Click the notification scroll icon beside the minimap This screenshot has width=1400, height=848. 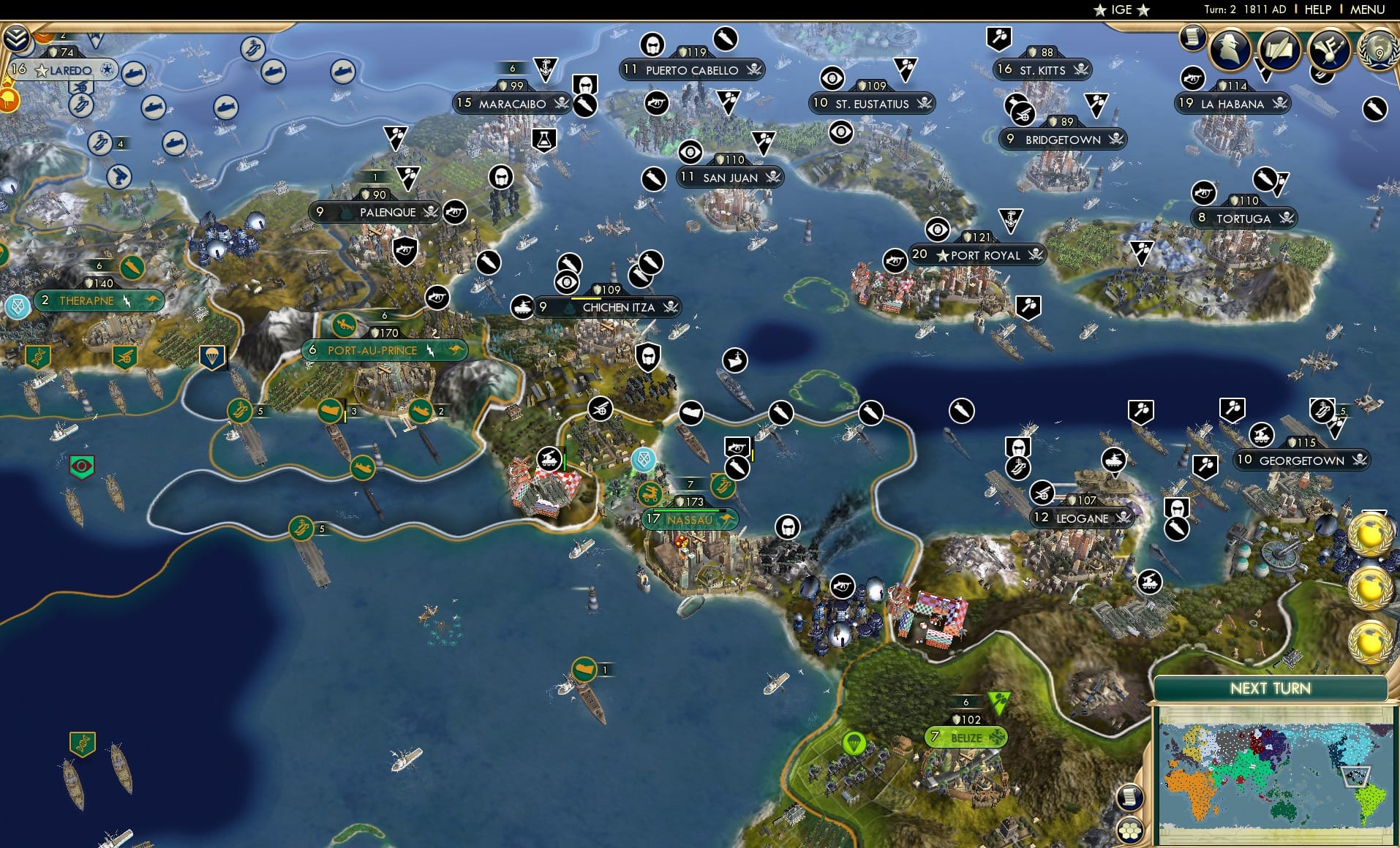pos(1129,798)
